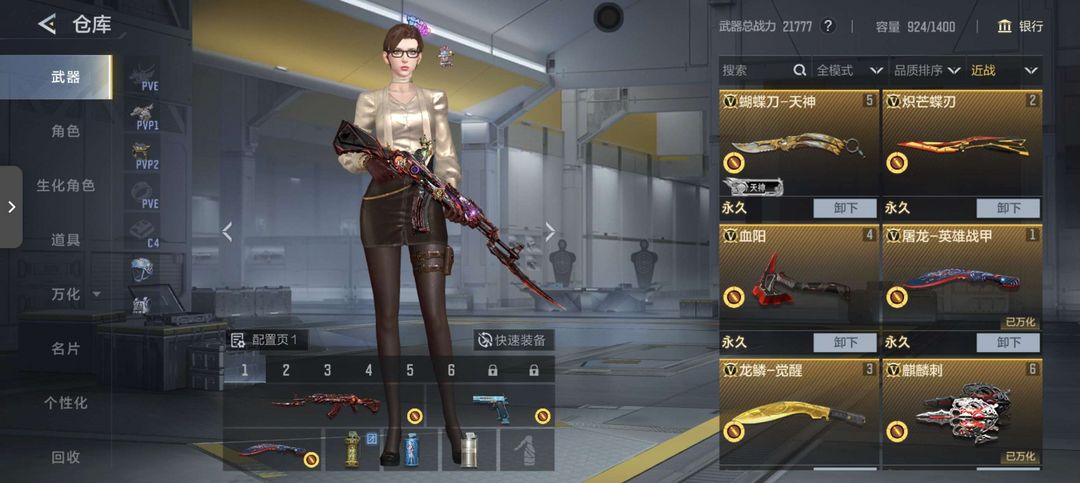This screenshot has width=1080, height=483.
Task: Open the 全模式 mode dropdown
Action: (849, 71)
